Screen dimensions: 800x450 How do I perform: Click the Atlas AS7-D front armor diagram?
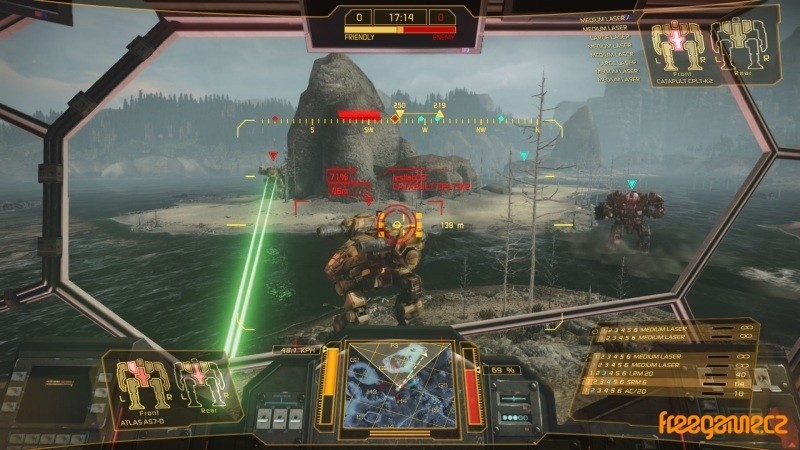(141, 382)
